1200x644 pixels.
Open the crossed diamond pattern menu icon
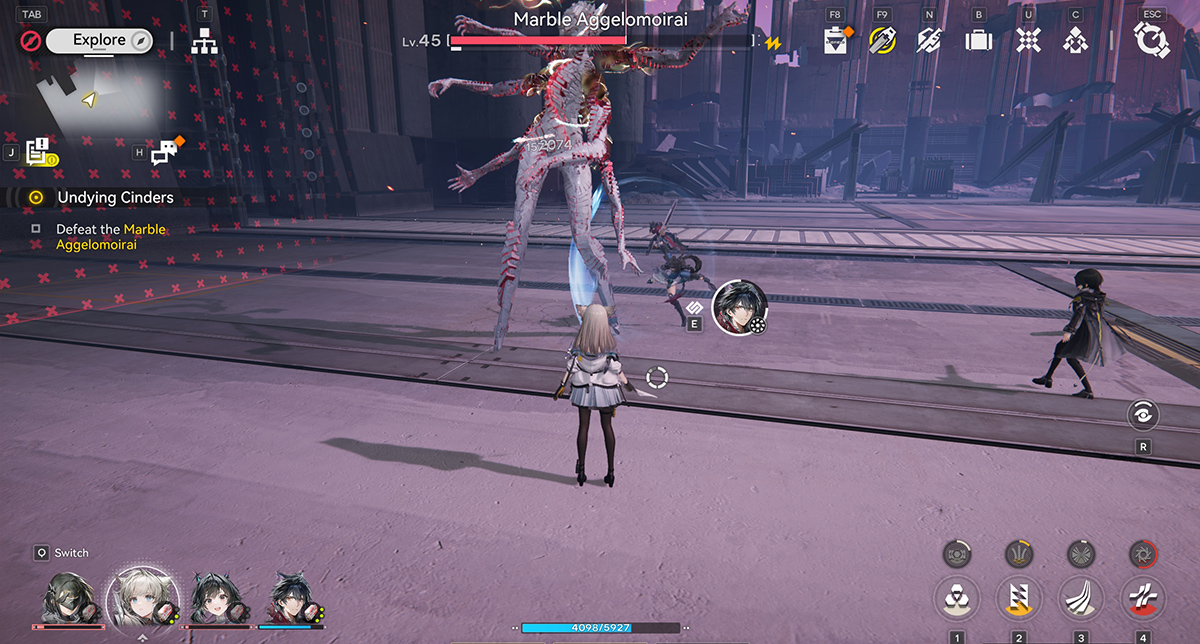[x=1028, y=41]
